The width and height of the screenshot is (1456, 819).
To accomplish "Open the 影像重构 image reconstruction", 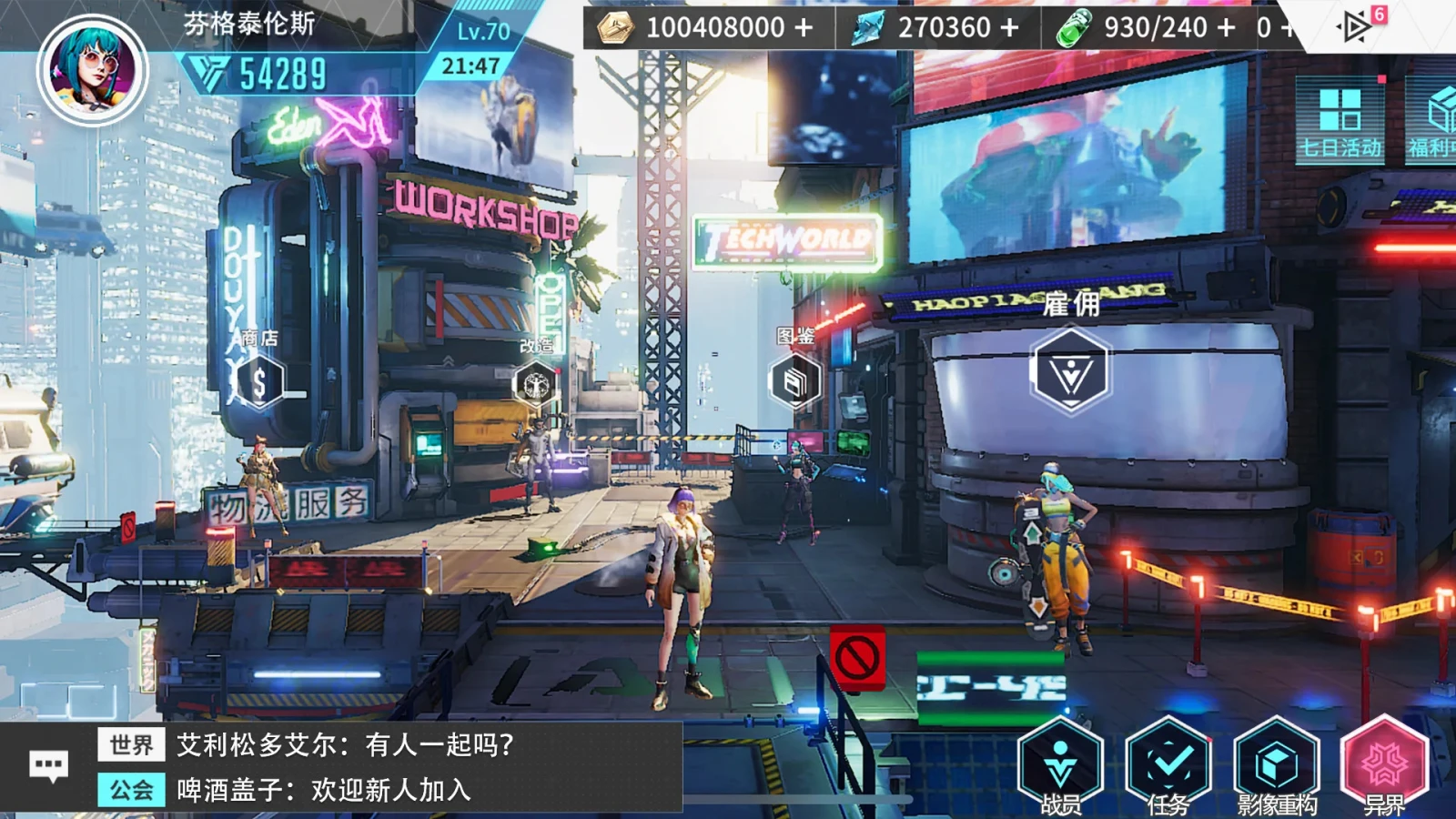I will (x=1277, y=766).
